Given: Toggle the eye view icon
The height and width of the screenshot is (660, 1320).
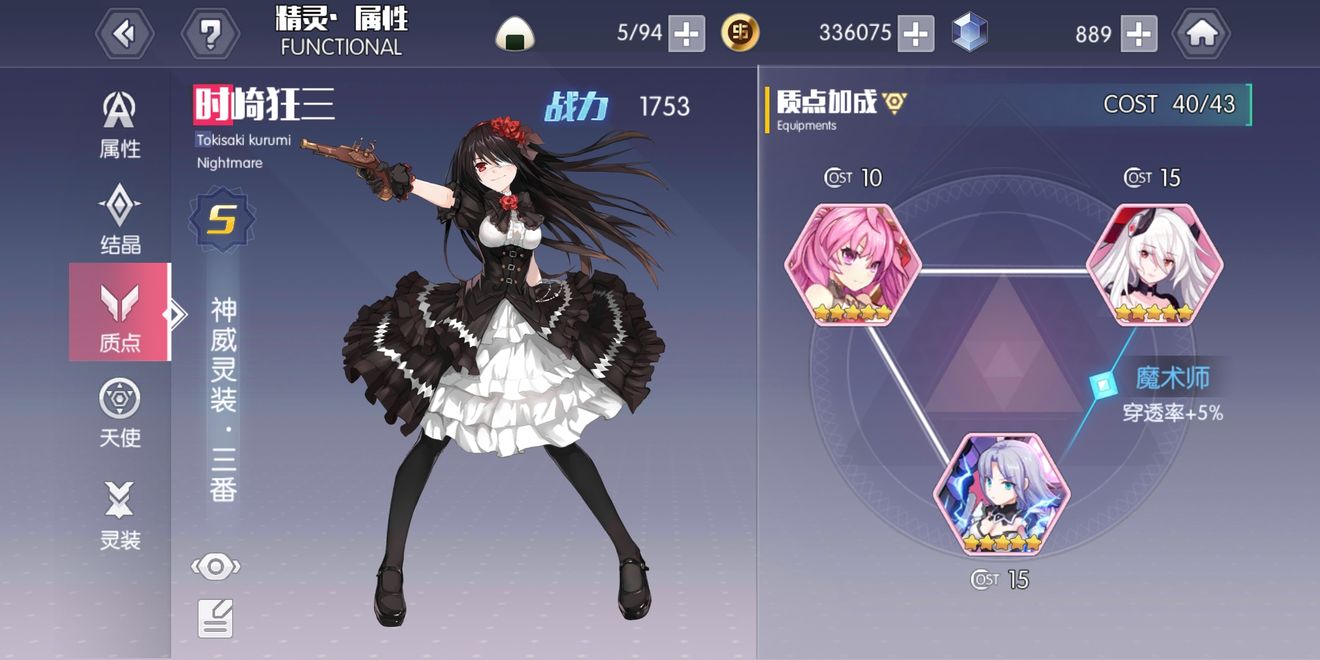Looking at the screenshot, I should pyautogui.click(x=215, y=567).
